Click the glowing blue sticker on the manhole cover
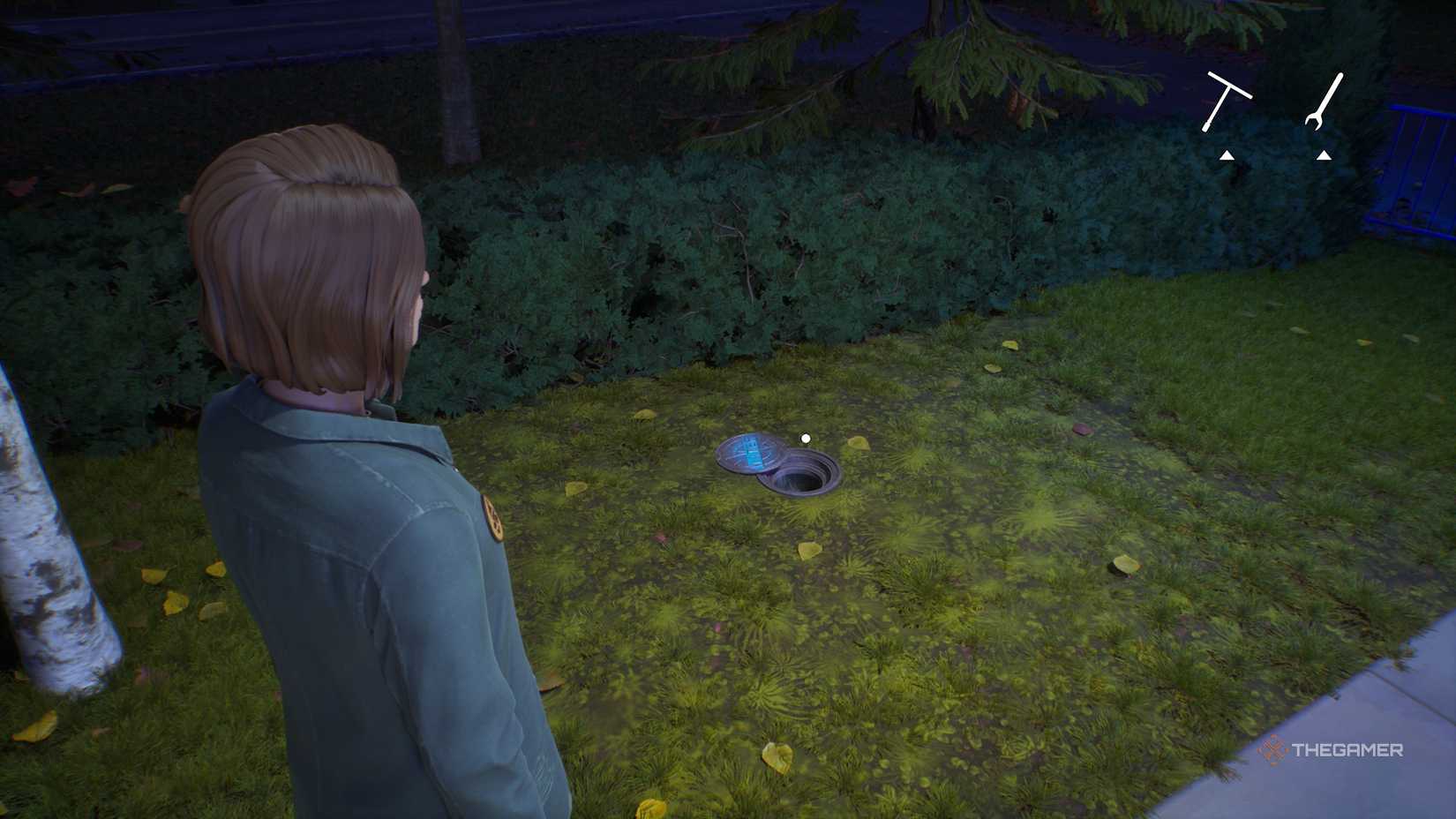This screenshot has height=819, width=1456. point(749,454)
